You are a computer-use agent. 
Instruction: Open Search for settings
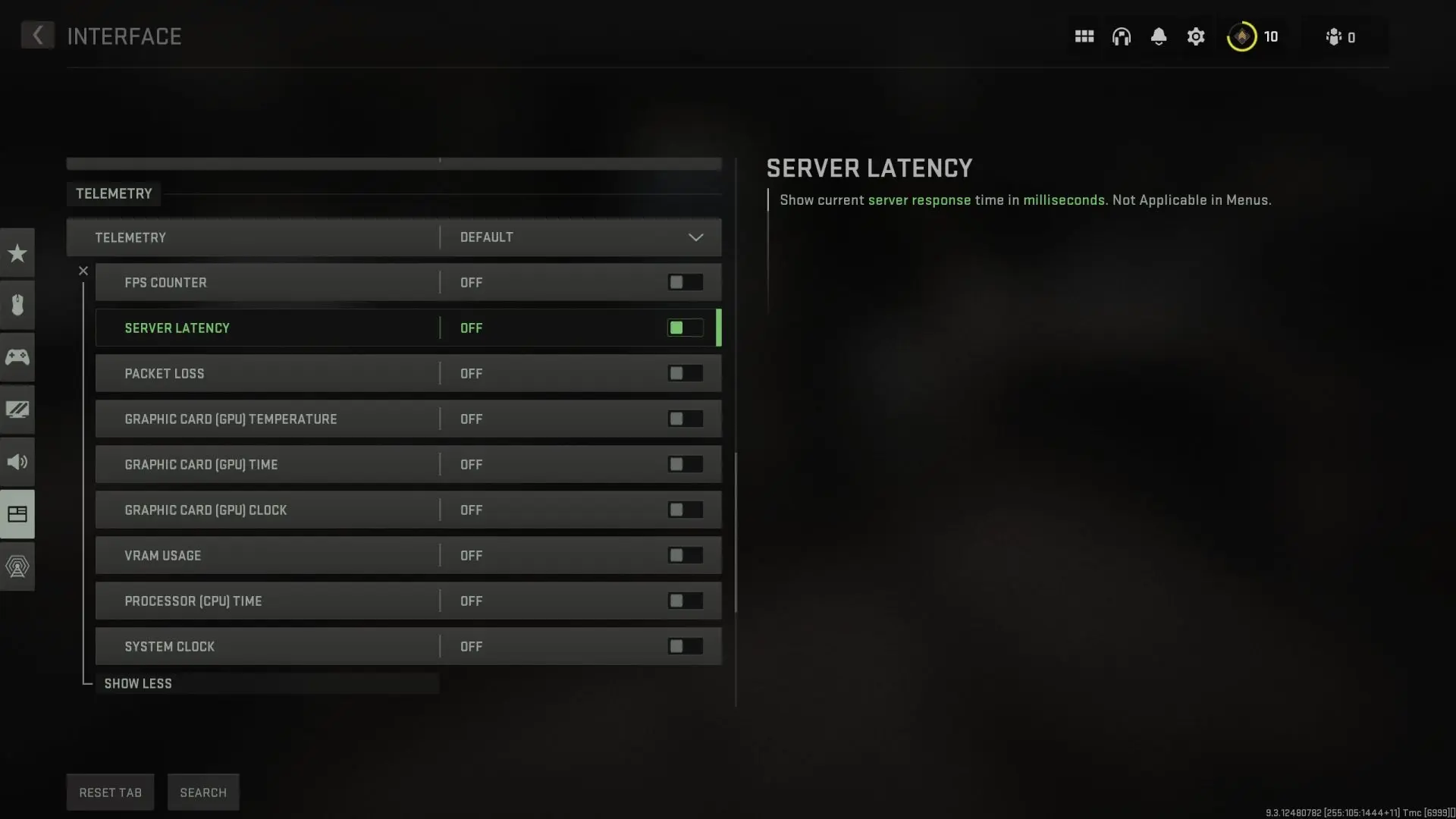(x=202, y=792)
